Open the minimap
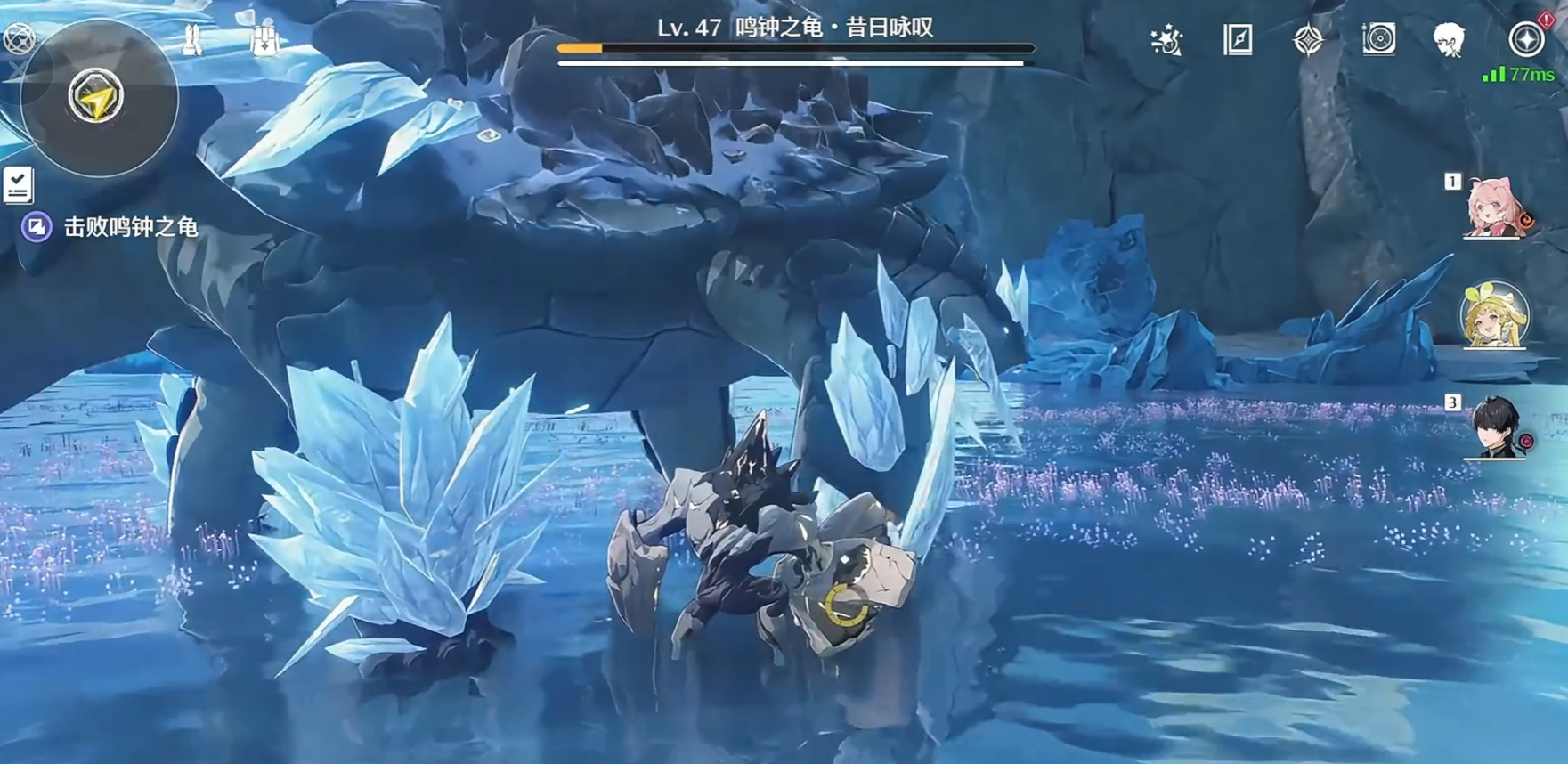1568x764 pixels. click(x=98, y=98)
